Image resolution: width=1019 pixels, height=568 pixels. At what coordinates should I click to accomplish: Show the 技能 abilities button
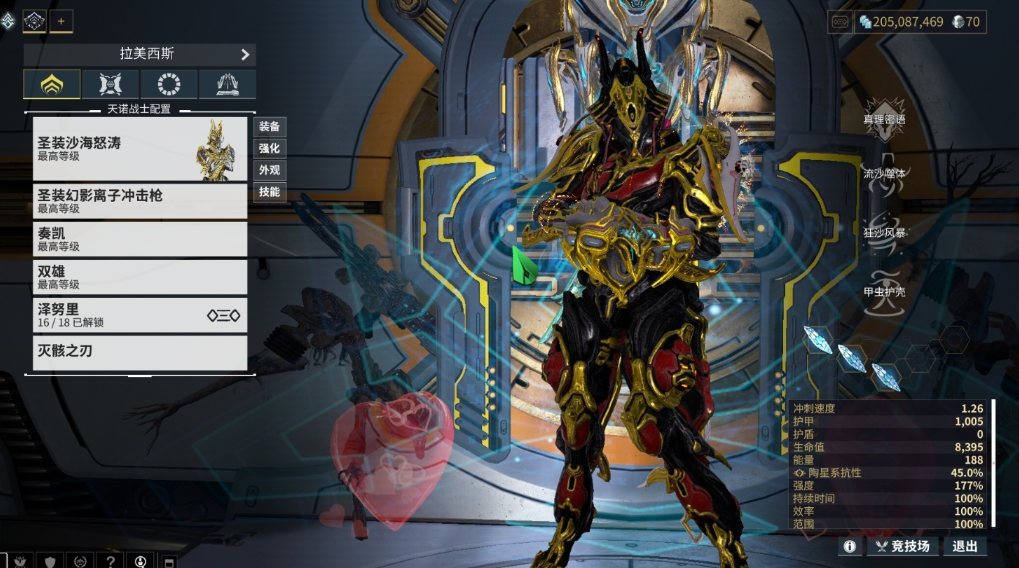[269, 191]
